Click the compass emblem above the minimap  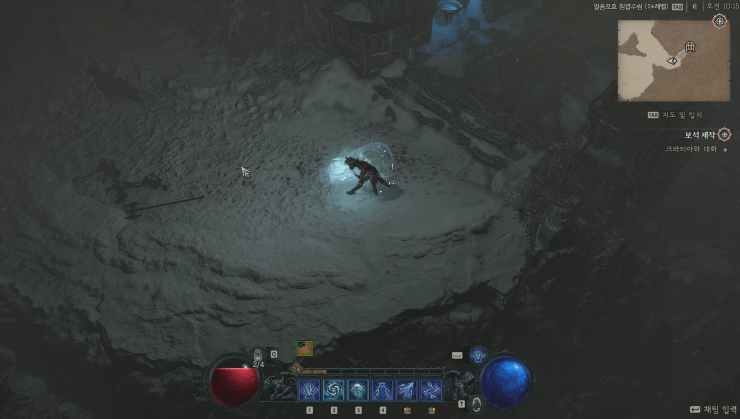pyautogui.click(x=719, y=20)
